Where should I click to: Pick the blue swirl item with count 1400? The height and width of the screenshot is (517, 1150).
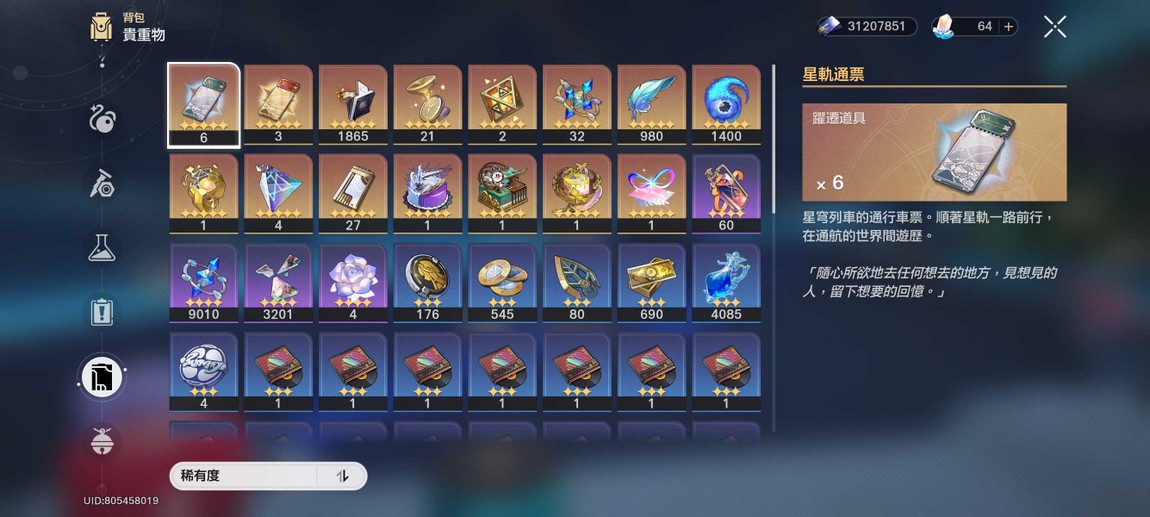click(x=726, y=104)
